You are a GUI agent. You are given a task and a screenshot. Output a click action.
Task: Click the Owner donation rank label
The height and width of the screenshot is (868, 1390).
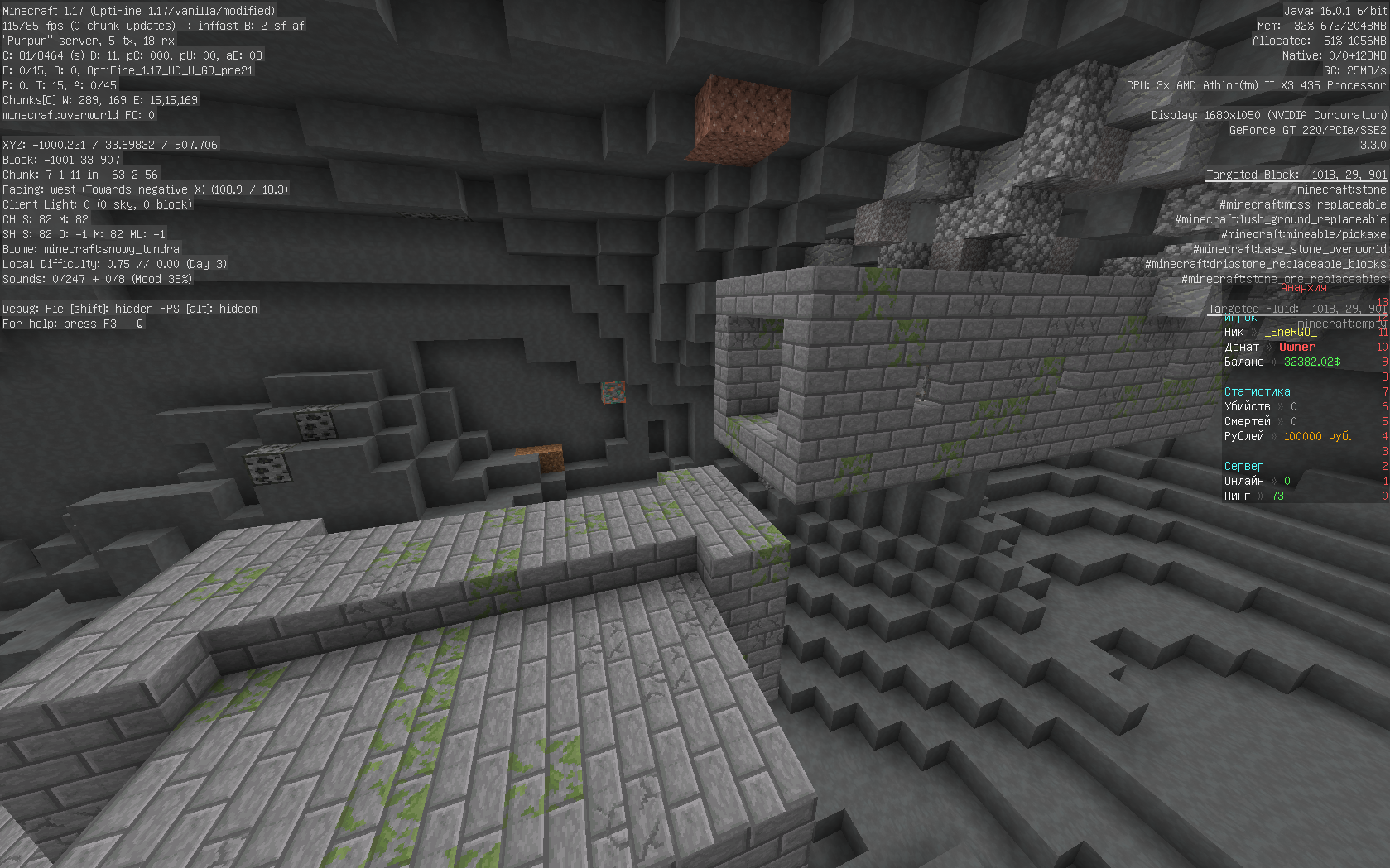1299,347
